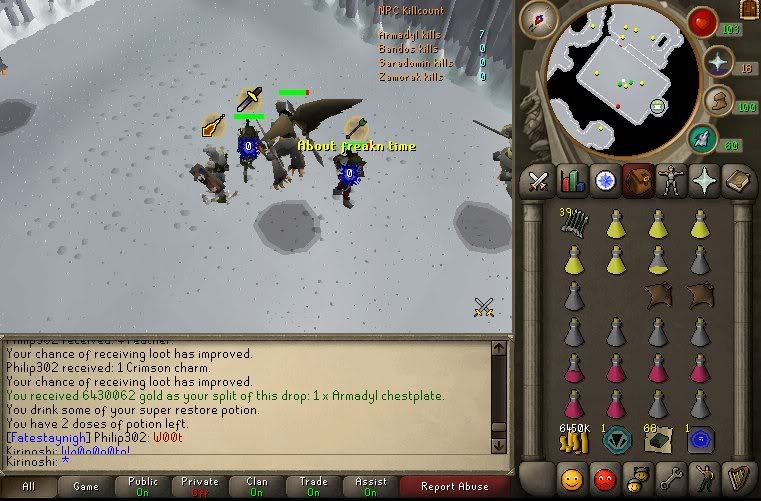
Task: Select the blue teleport tablet item
Action: (698, 439)
